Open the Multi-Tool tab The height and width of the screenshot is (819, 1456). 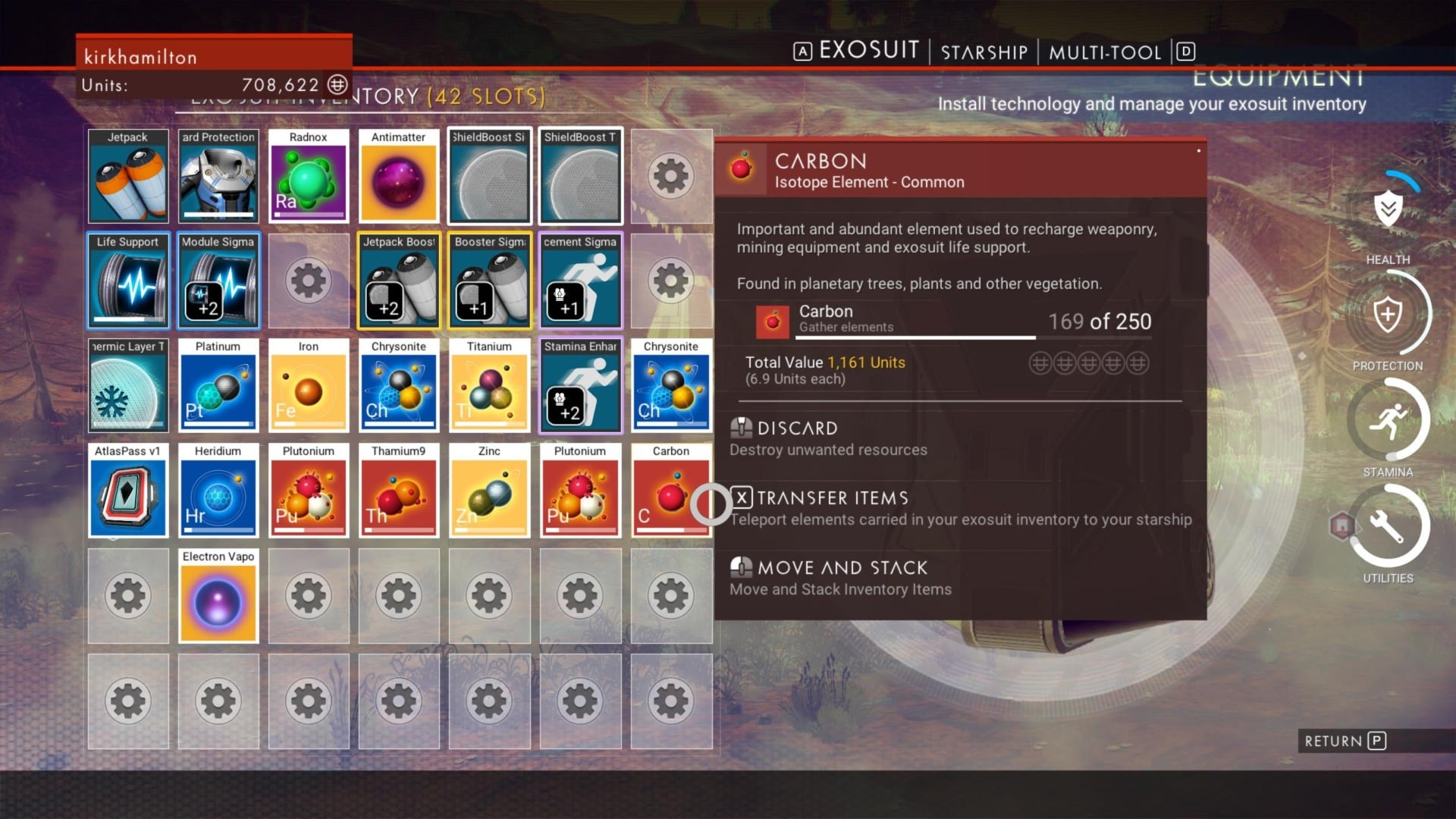[1105, 52]
